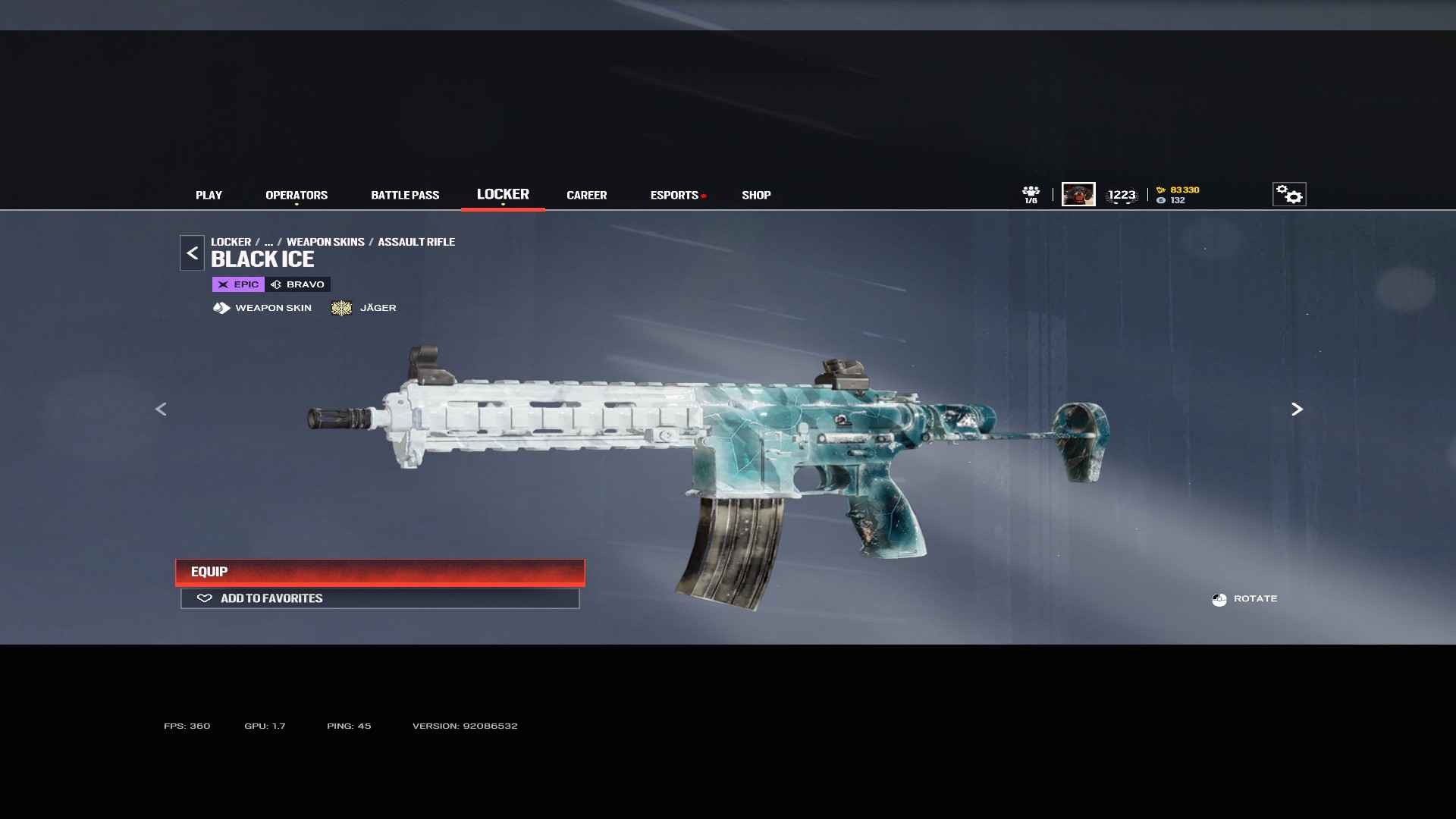Click the renown and credits balance
Image resolution: width=1456 pixels, height=819 pixels.
click(1178, 195)
